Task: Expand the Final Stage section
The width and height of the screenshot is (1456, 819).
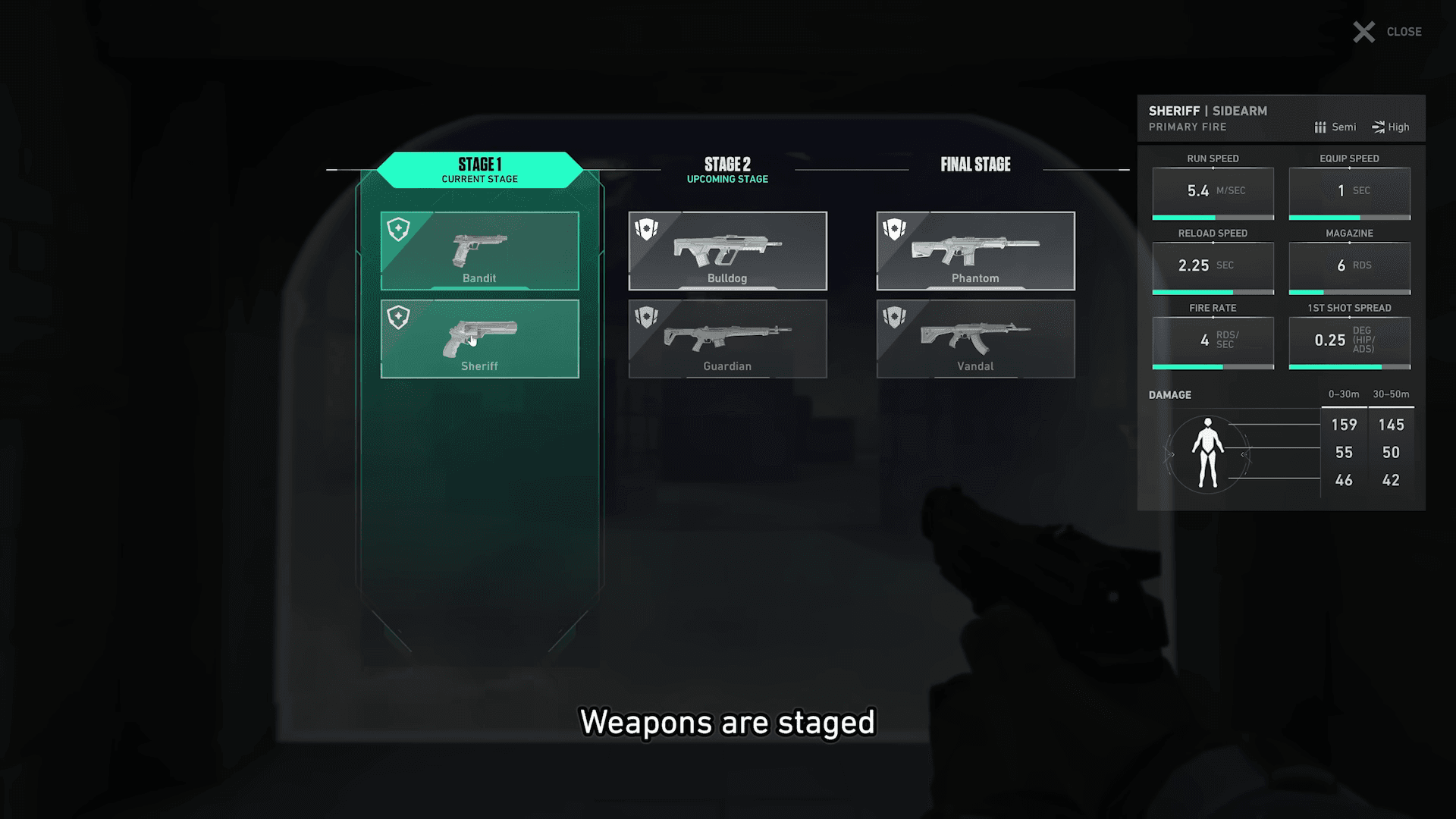Action: (x=976, y=165)
